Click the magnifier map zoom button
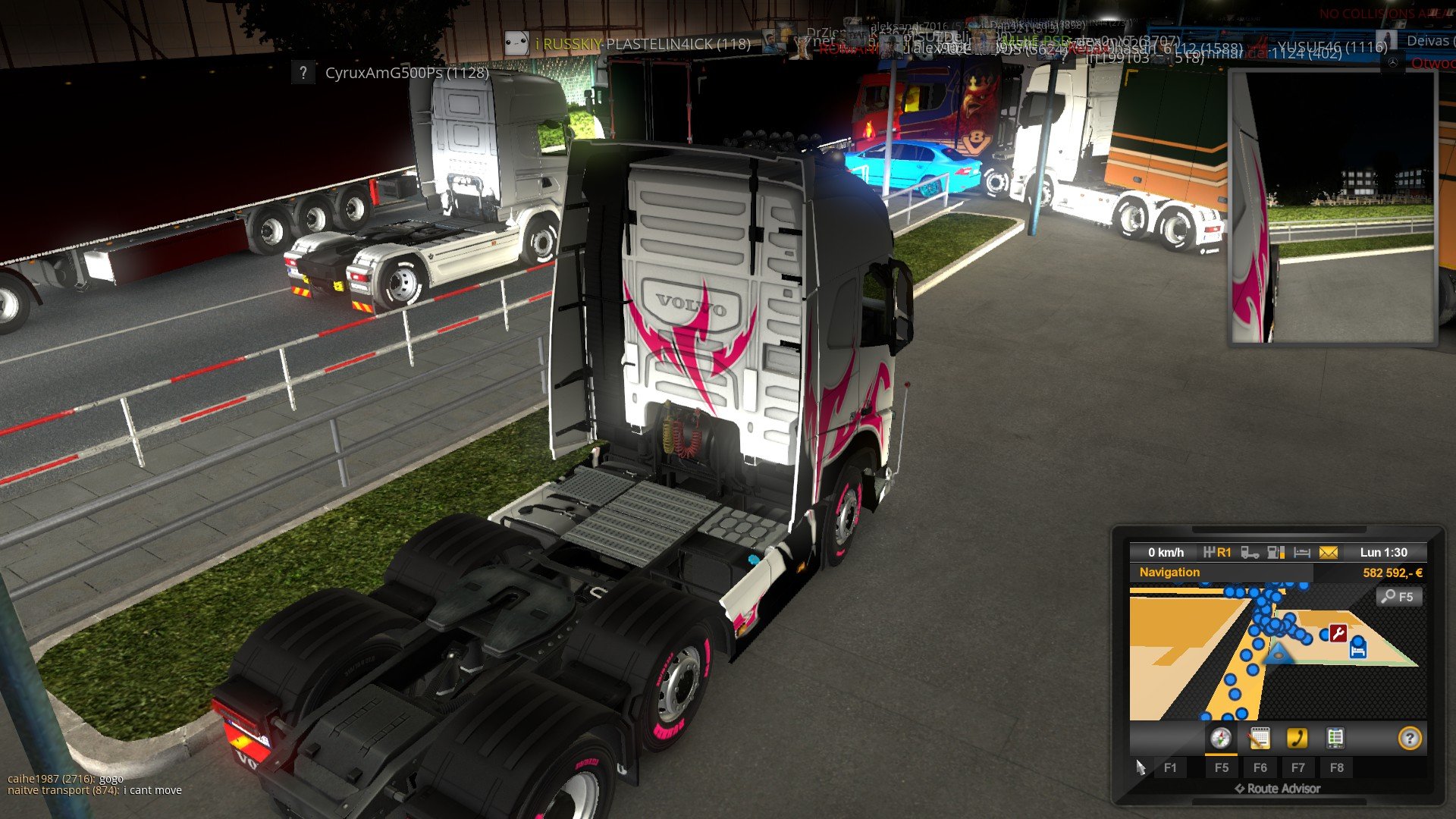The image size is (1456, 819). pyautogui.click(x=1398, y=597)
